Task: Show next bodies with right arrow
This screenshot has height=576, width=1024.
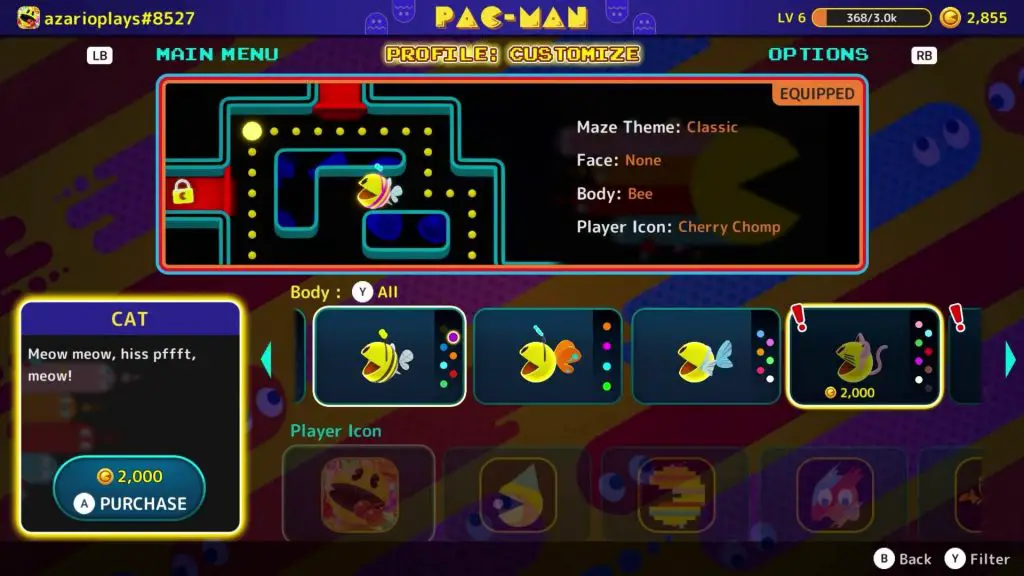Action: coord(1010,359)
